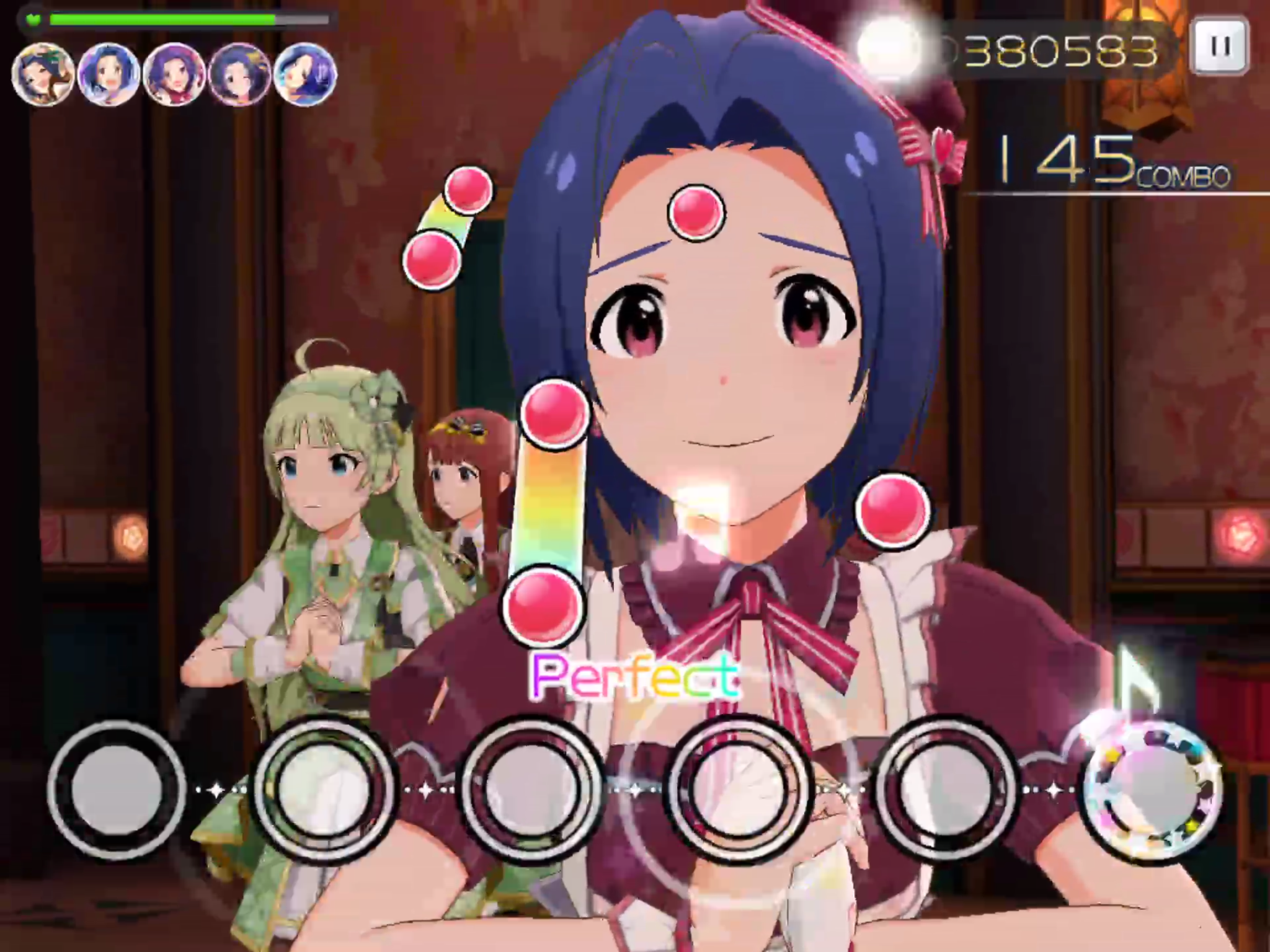Choose the side-profile long-haired idol portrait

point(305,74)
